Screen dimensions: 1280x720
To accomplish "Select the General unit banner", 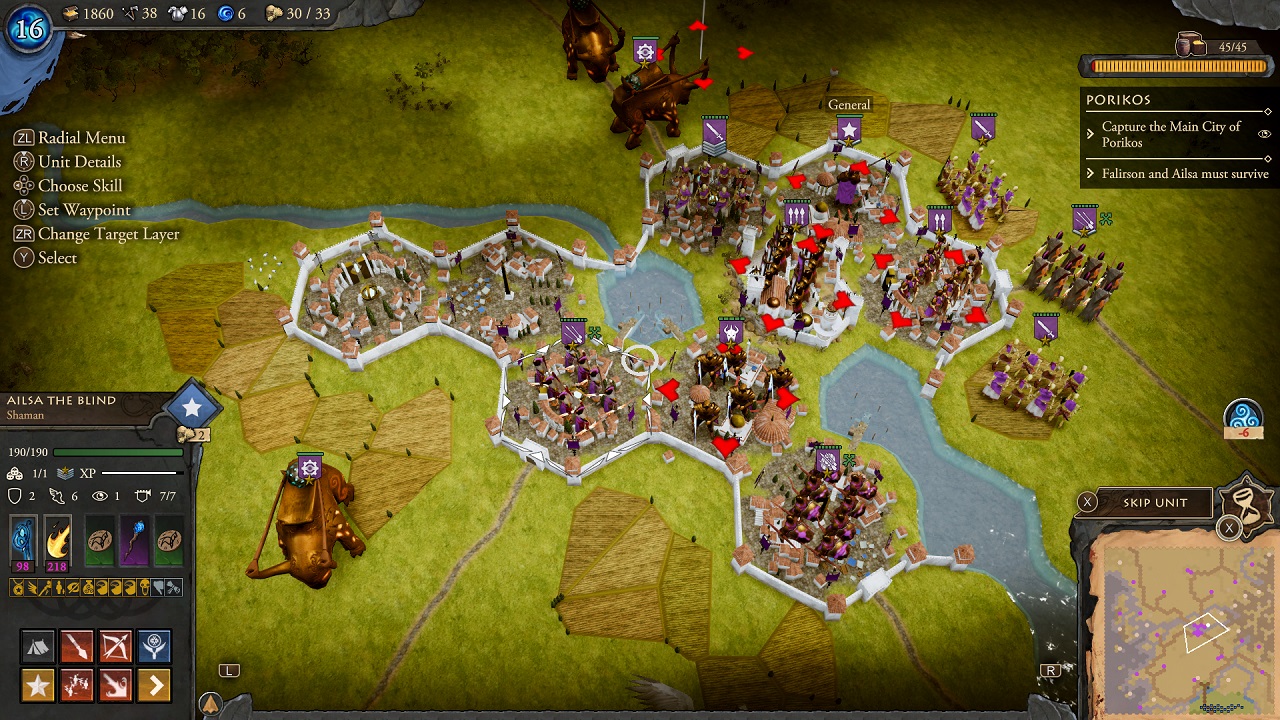I will click(849, 127).
